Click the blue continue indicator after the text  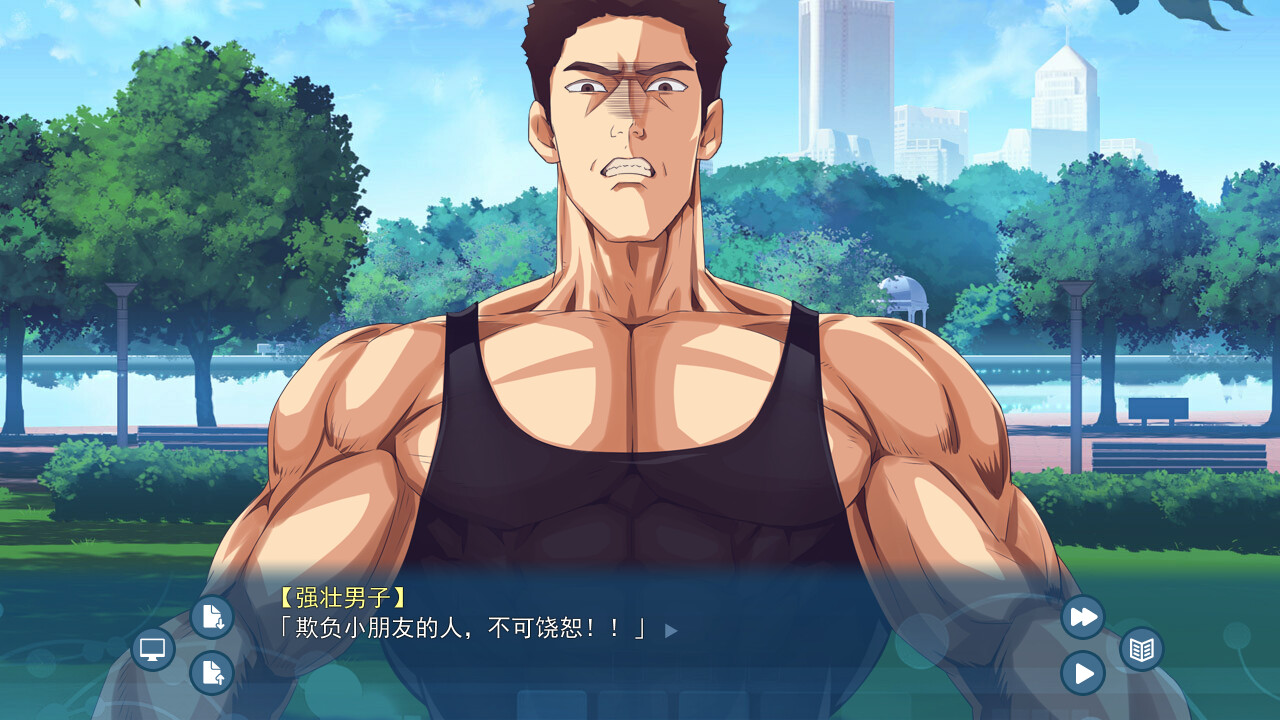[x=670, y=631]
